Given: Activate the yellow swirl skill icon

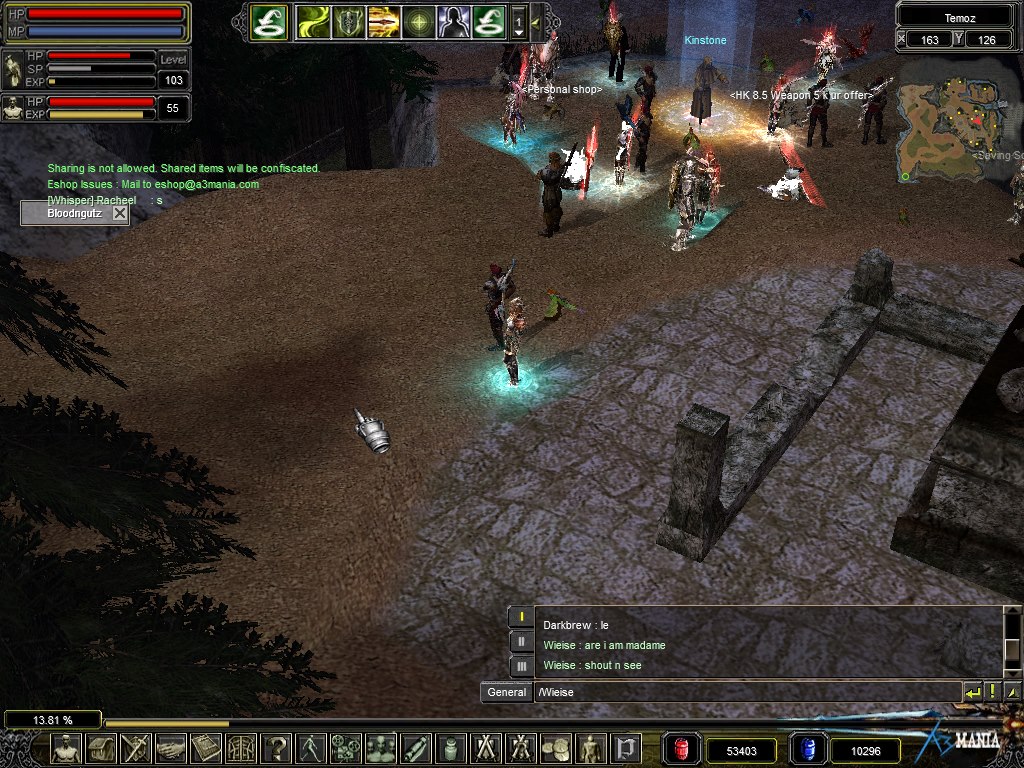Looking at the screenshot, I should click(314, 21).
